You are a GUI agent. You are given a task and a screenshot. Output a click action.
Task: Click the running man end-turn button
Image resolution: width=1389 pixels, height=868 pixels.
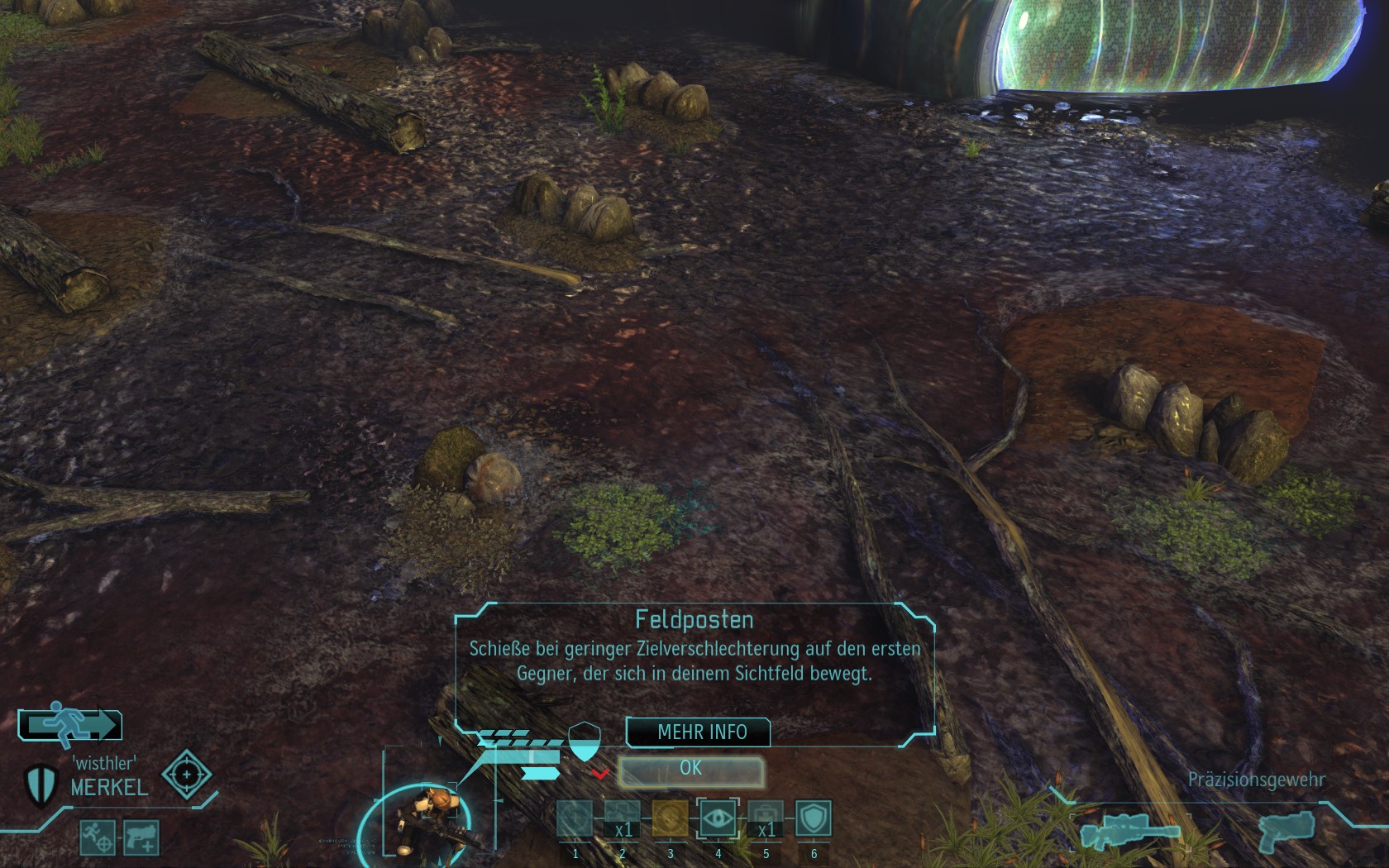click(70, 724)
